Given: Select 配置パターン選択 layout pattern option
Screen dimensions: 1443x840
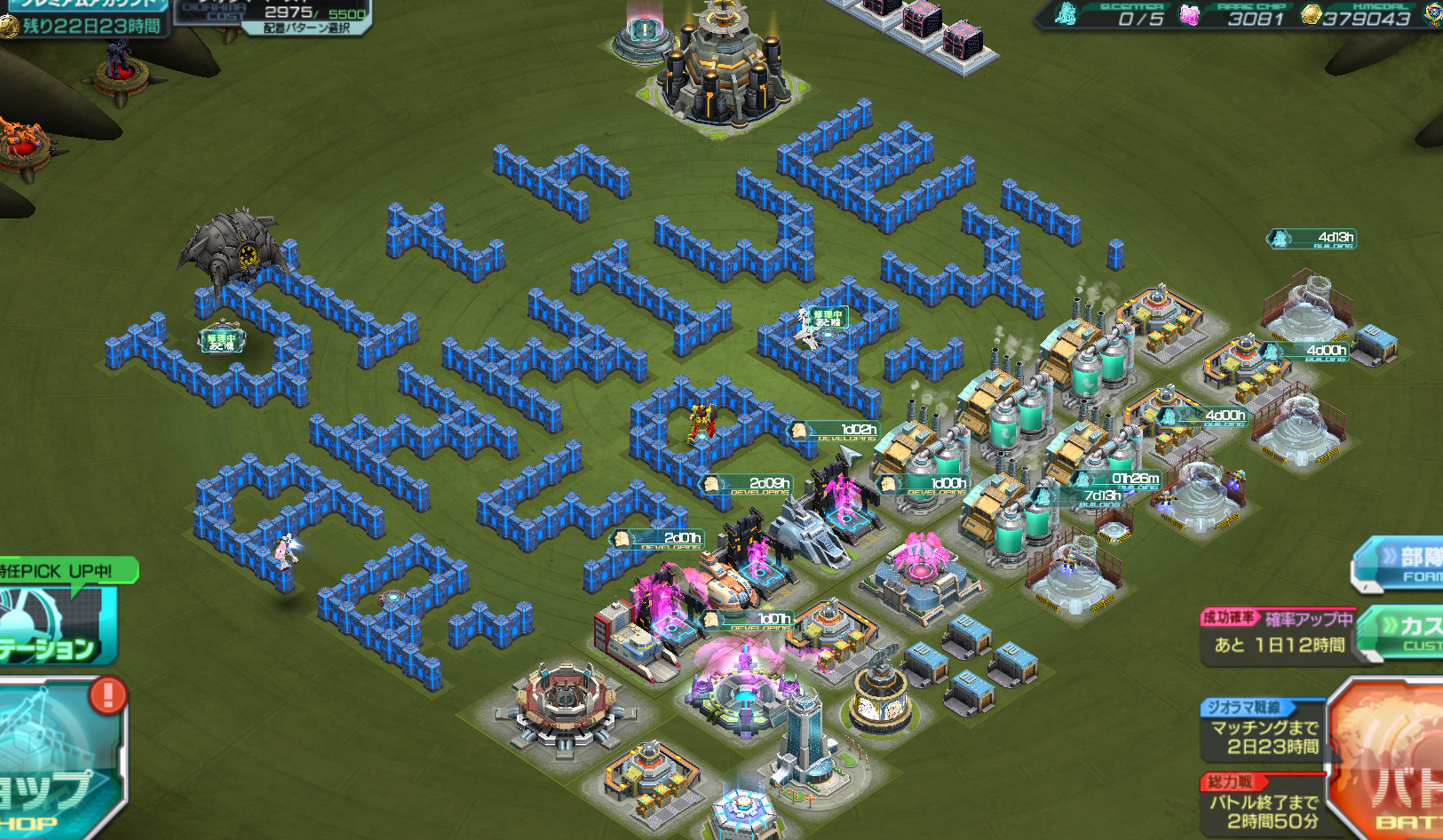Looking at the screenshot, I should pos(307,28).
